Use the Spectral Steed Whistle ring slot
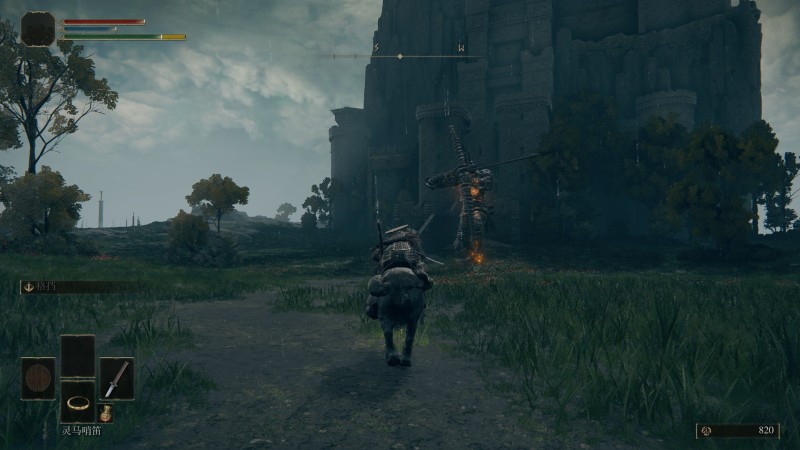The width and height of the screenshot is (800, 450). [x=77, y=401]
